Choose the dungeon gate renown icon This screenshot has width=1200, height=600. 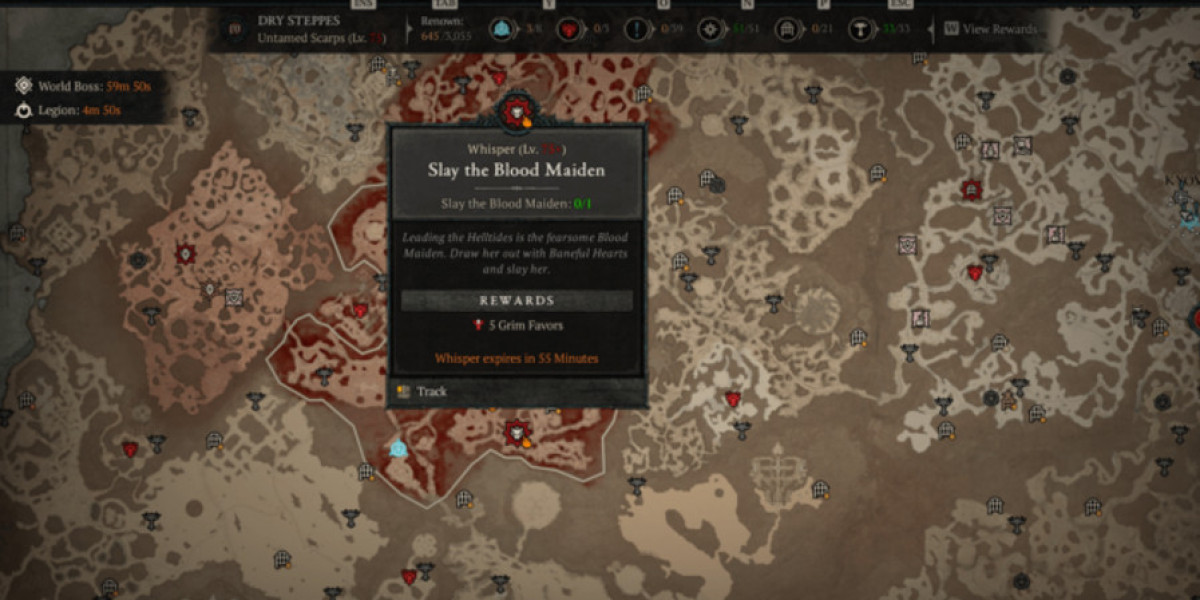[785, 30]
